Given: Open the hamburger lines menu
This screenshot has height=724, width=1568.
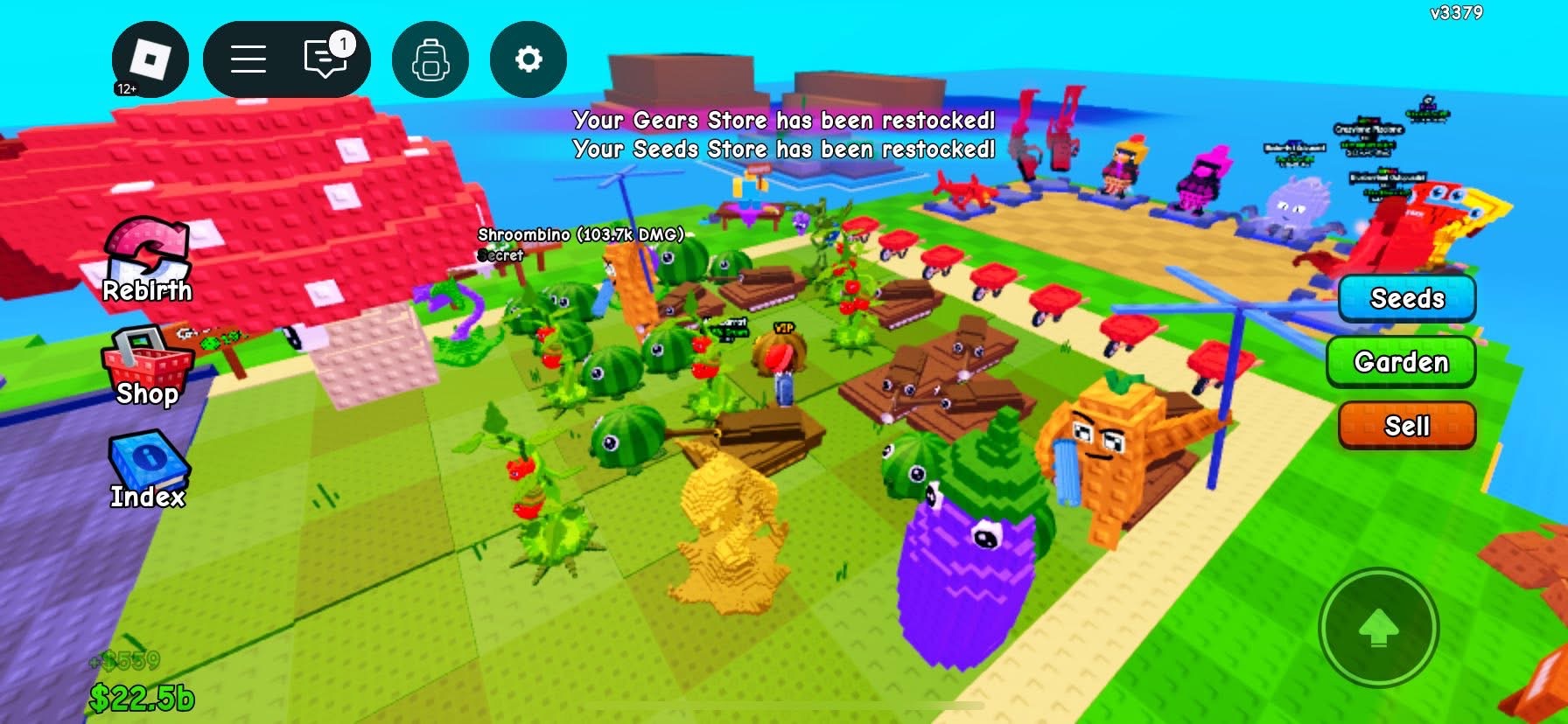Looking at the screenshot, I should [248, 59].
